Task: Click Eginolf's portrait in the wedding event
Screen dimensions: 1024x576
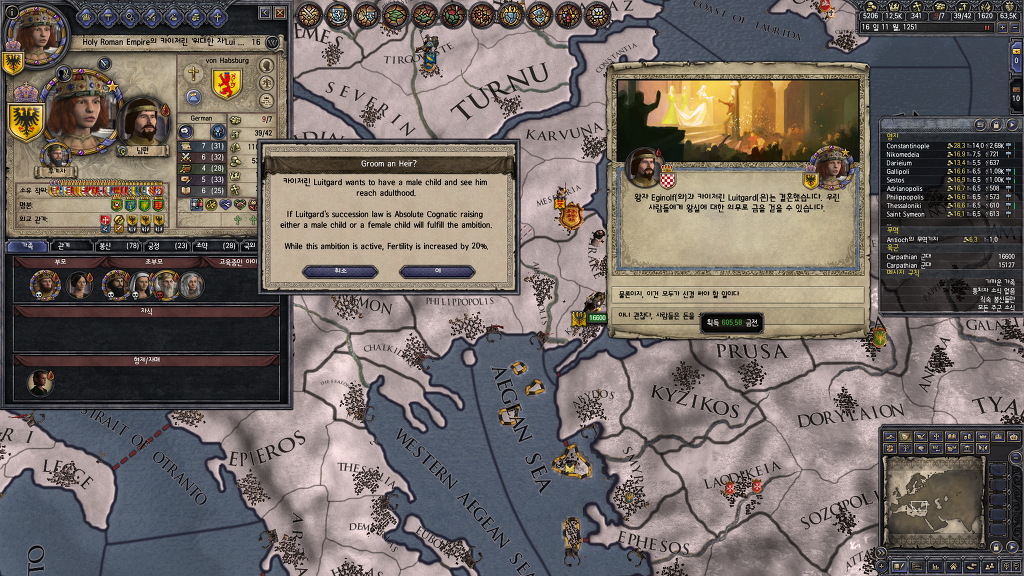Action: [641, 167]
